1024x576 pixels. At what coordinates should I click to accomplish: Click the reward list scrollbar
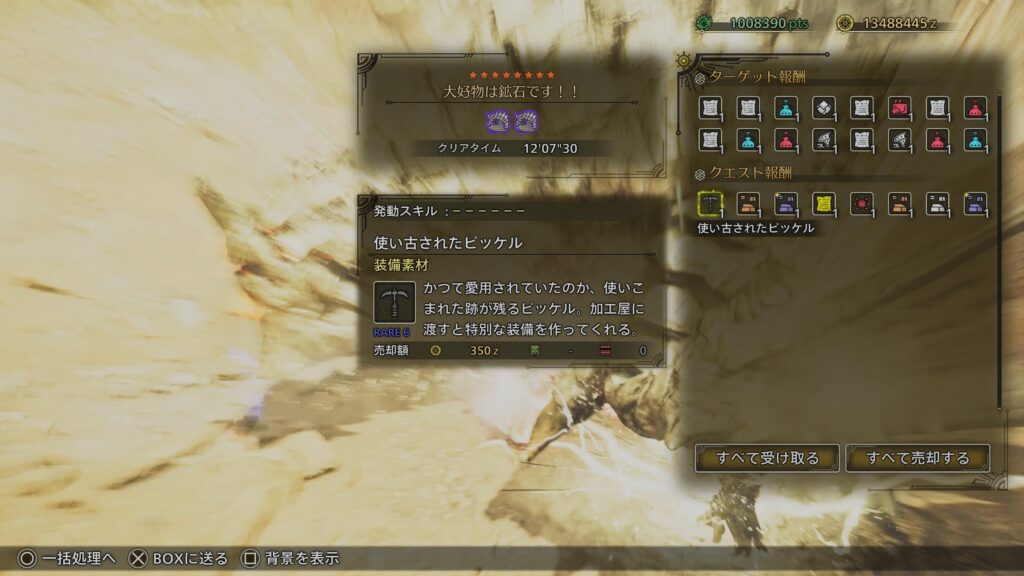1000,250
